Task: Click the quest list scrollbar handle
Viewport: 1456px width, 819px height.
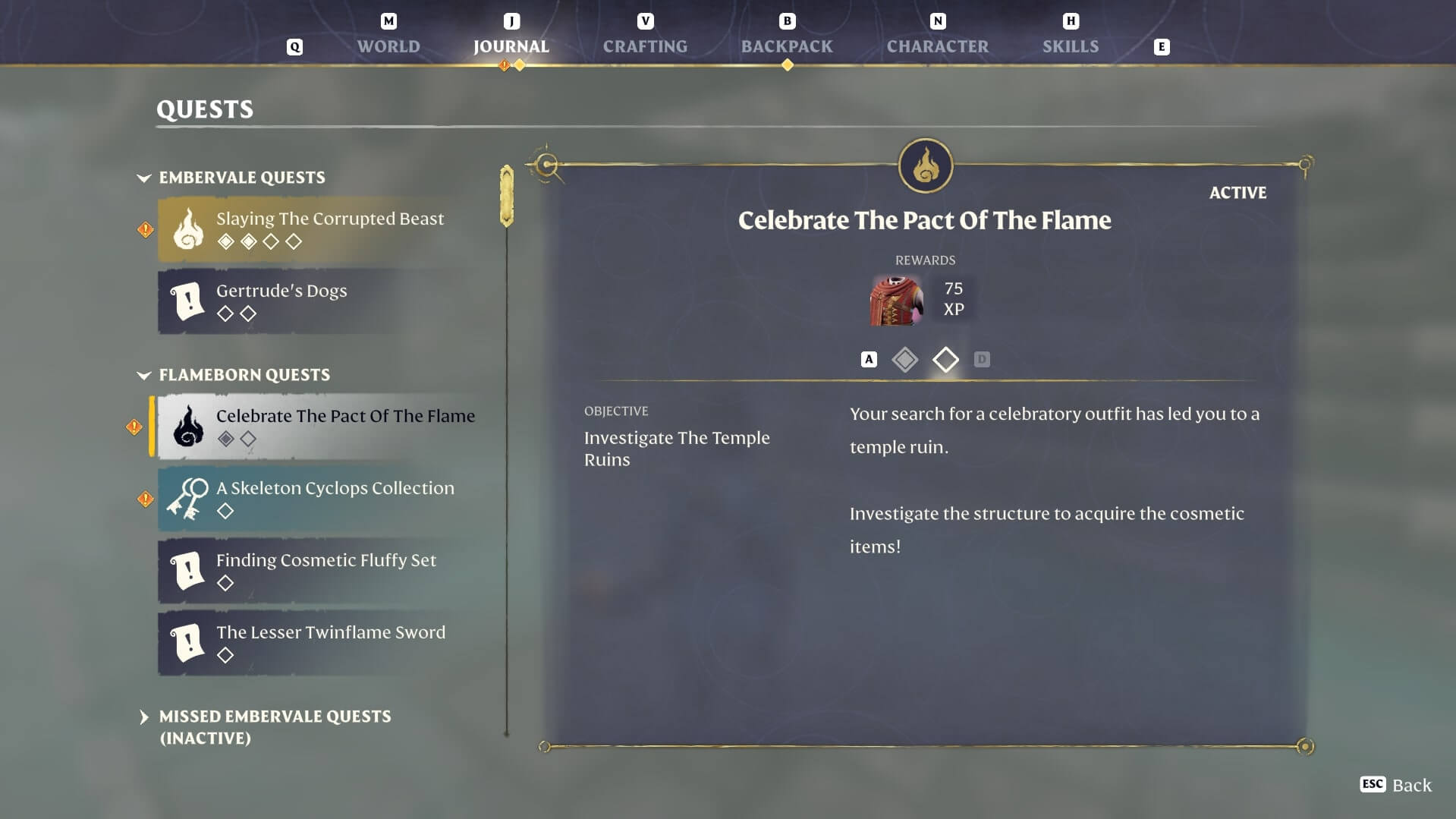Action: [x=507, y=197]
